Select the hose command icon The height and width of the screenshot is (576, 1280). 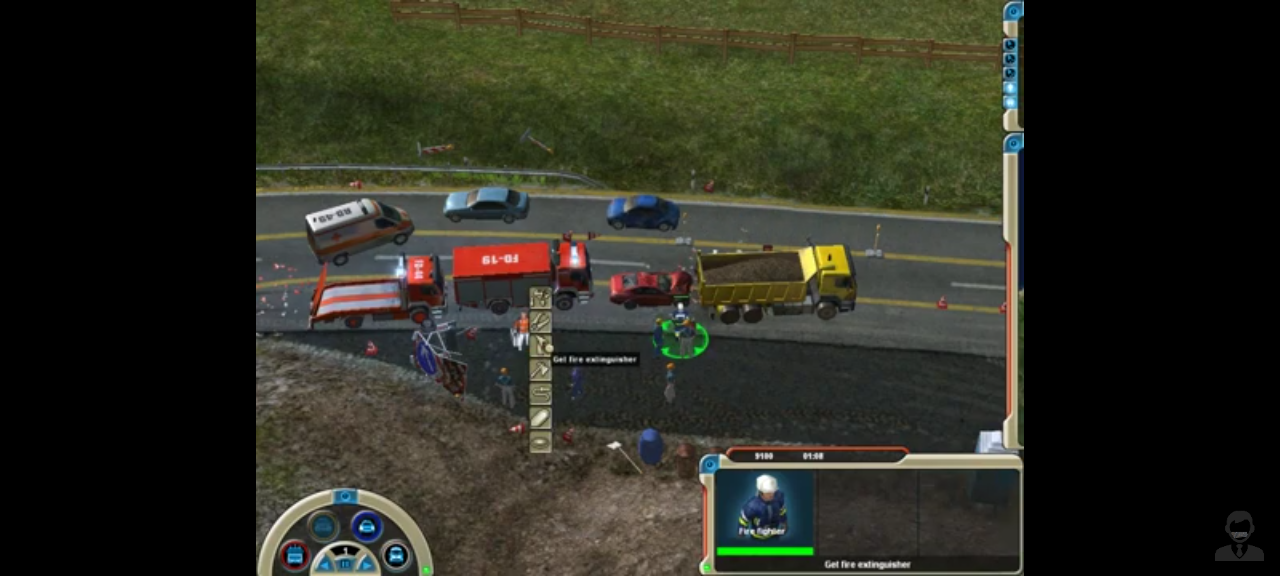point(540,394)
